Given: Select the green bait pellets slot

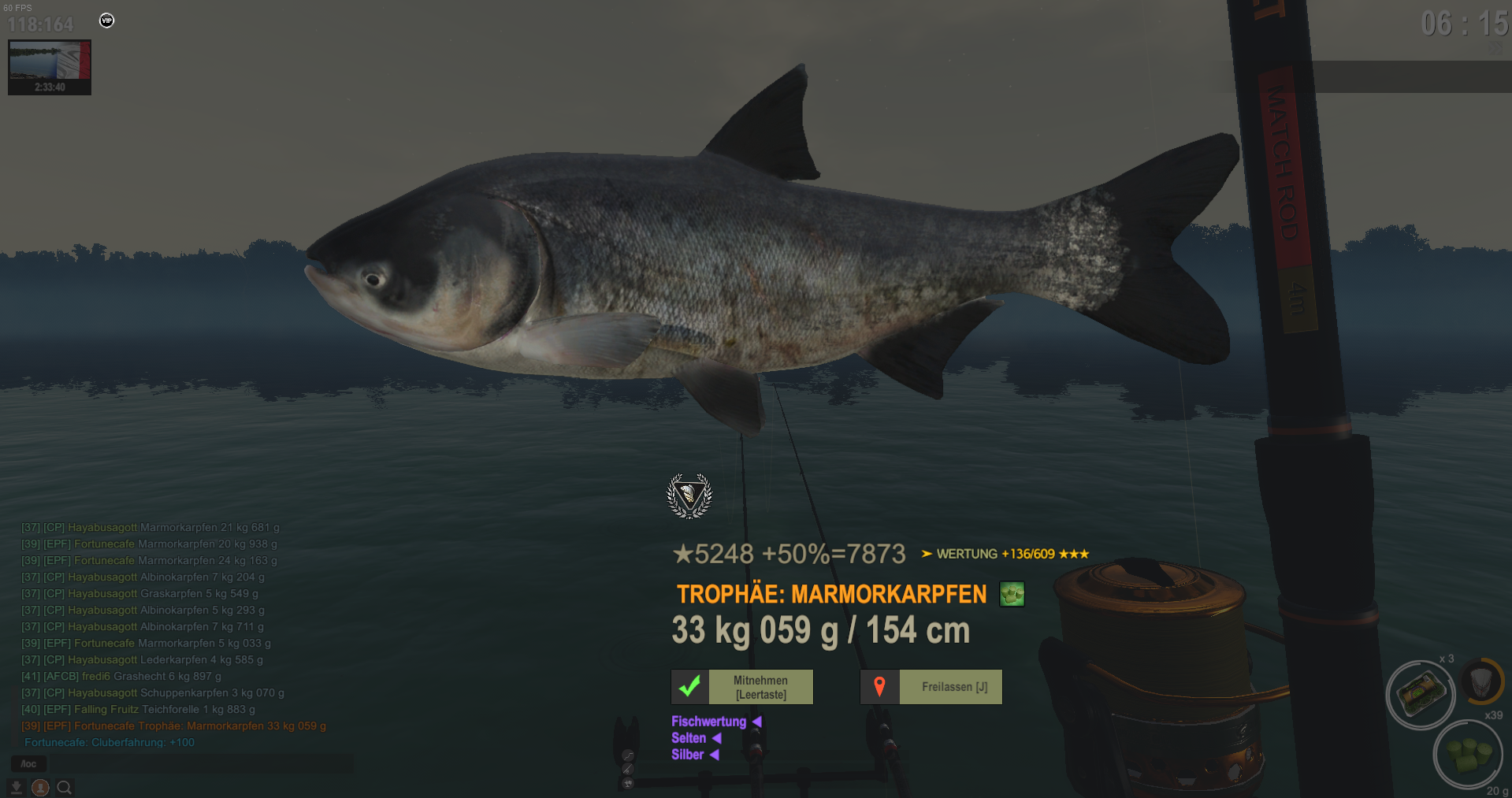Looking at the screenshot, I should tap(1466, 754).
